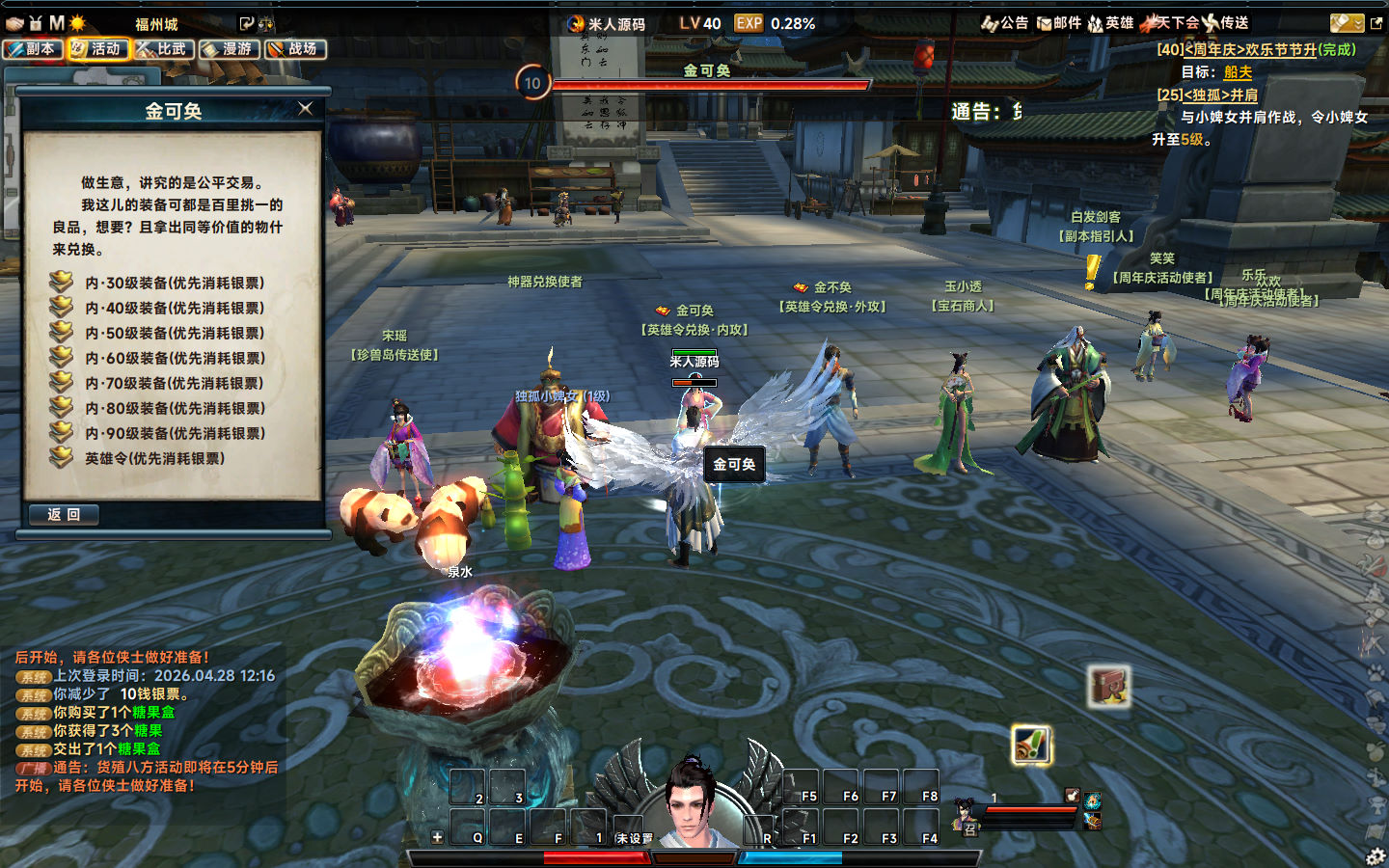Open the 副本 dungeon menu
The image size is (1389, 868).
[x=33, y=48]
